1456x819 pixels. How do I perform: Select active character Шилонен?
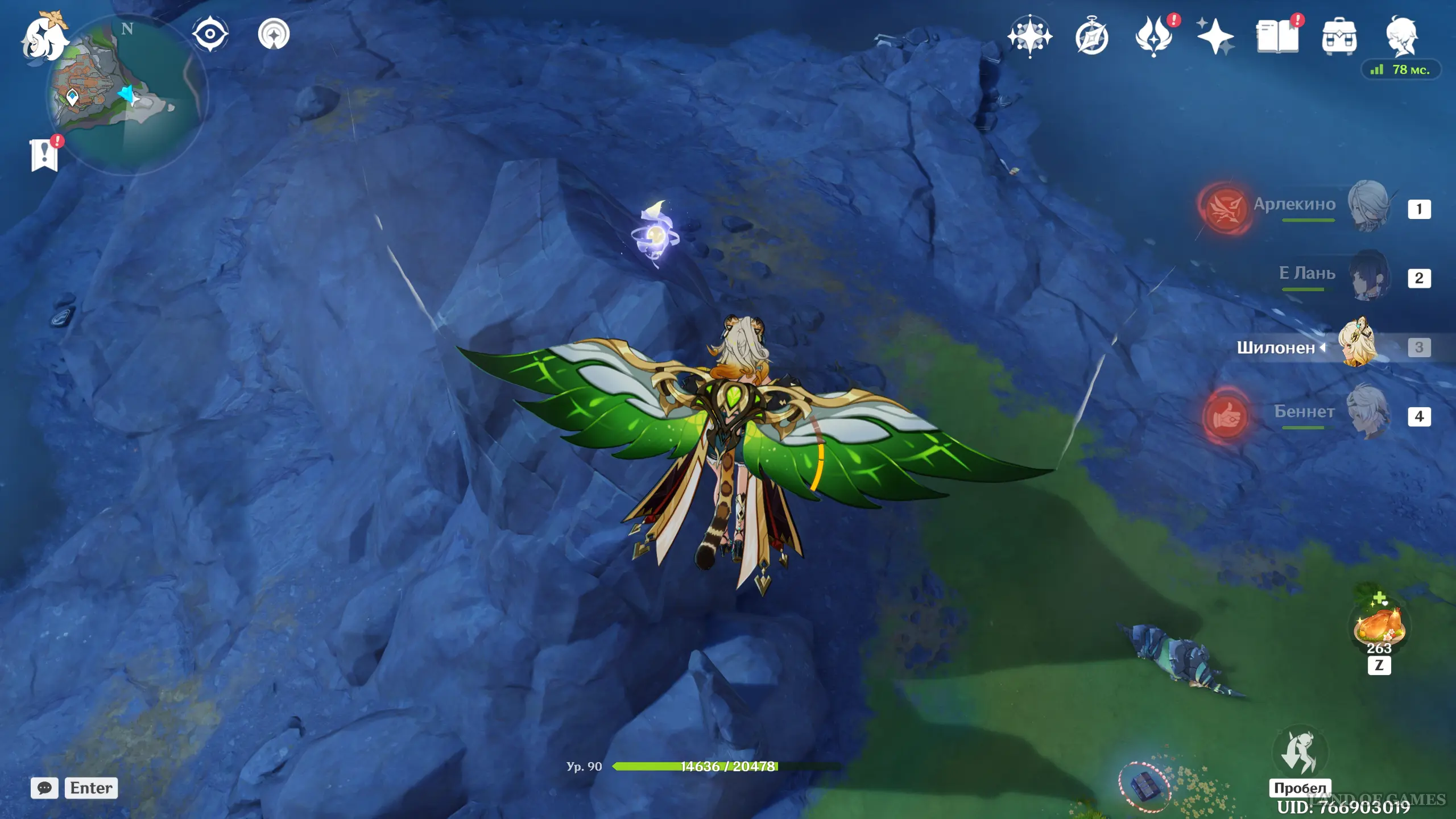pyautogui.click(x=1358, y=344)
